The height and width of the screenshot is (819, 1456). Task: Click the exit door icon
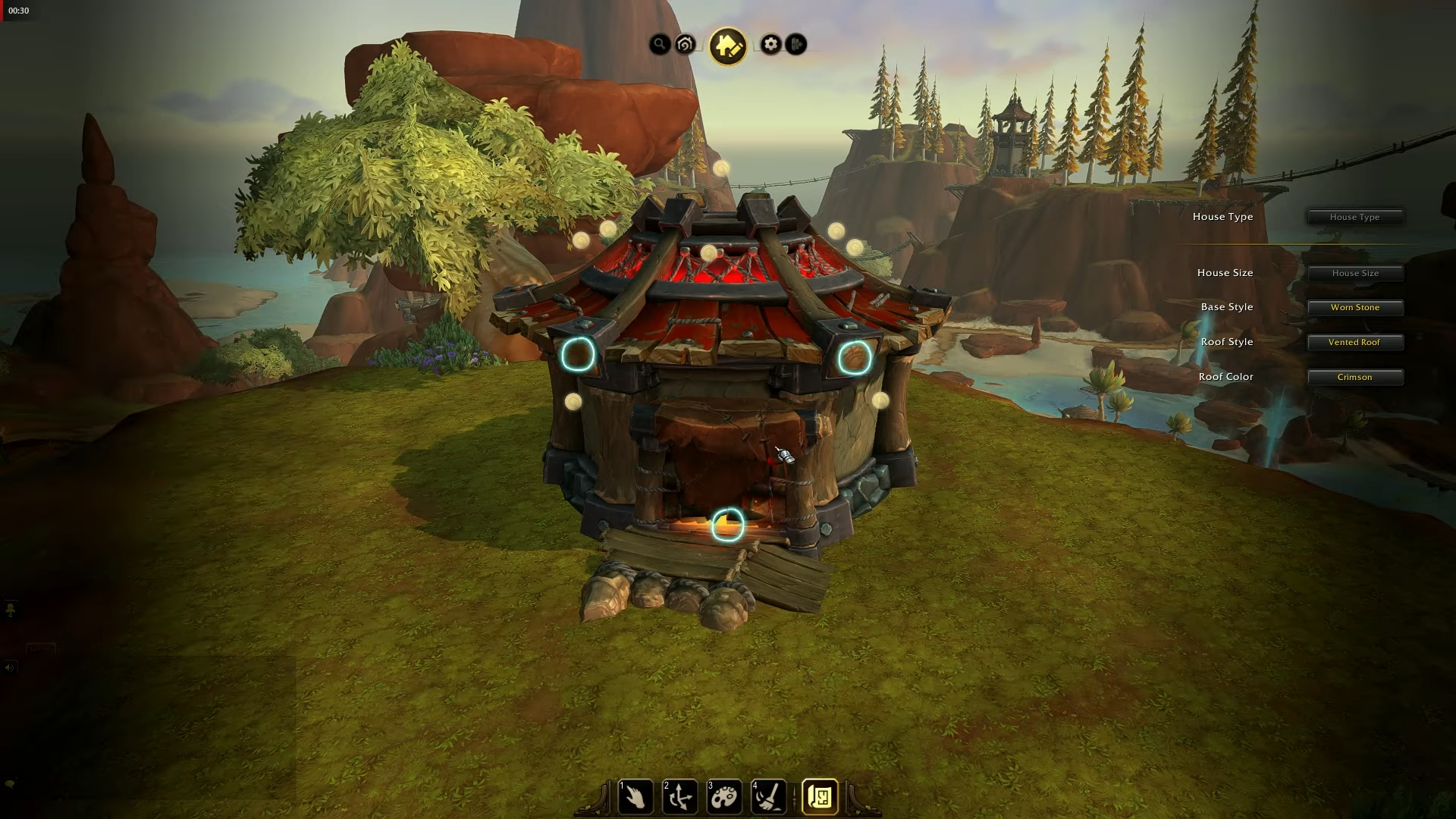[795, 45]
